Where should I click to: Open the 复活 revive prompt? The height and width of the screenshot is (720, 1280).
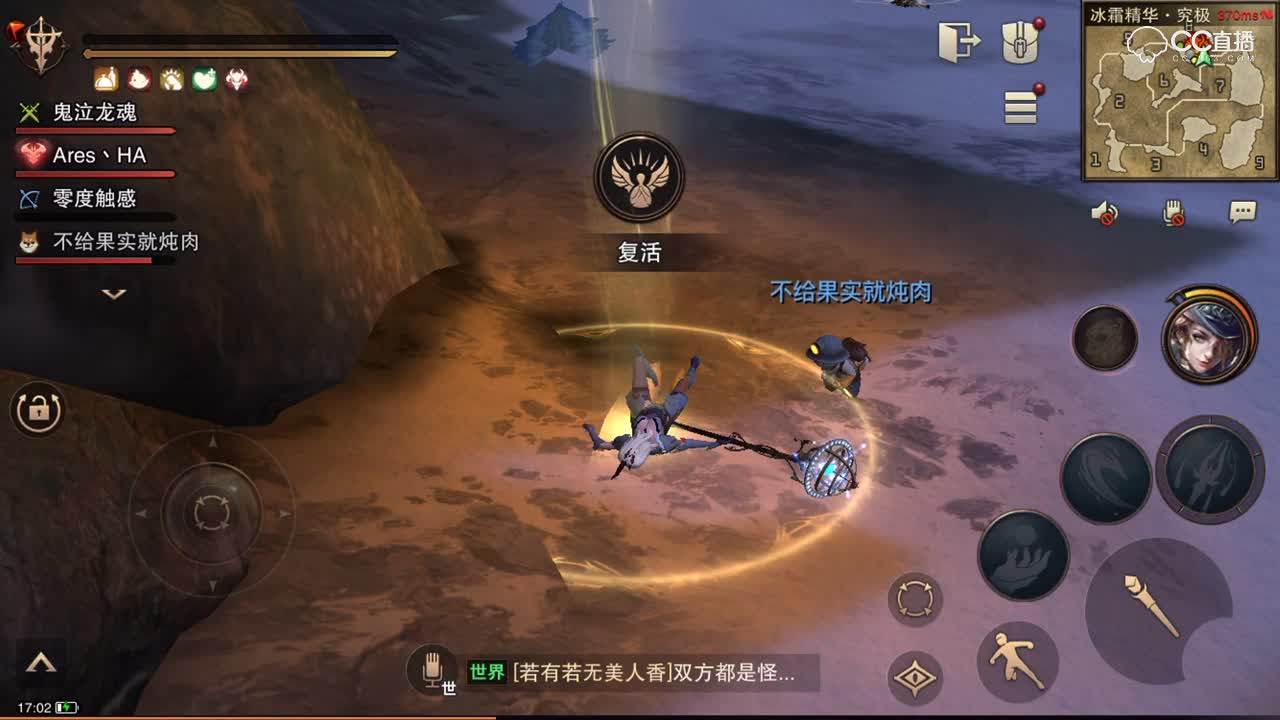640,253
